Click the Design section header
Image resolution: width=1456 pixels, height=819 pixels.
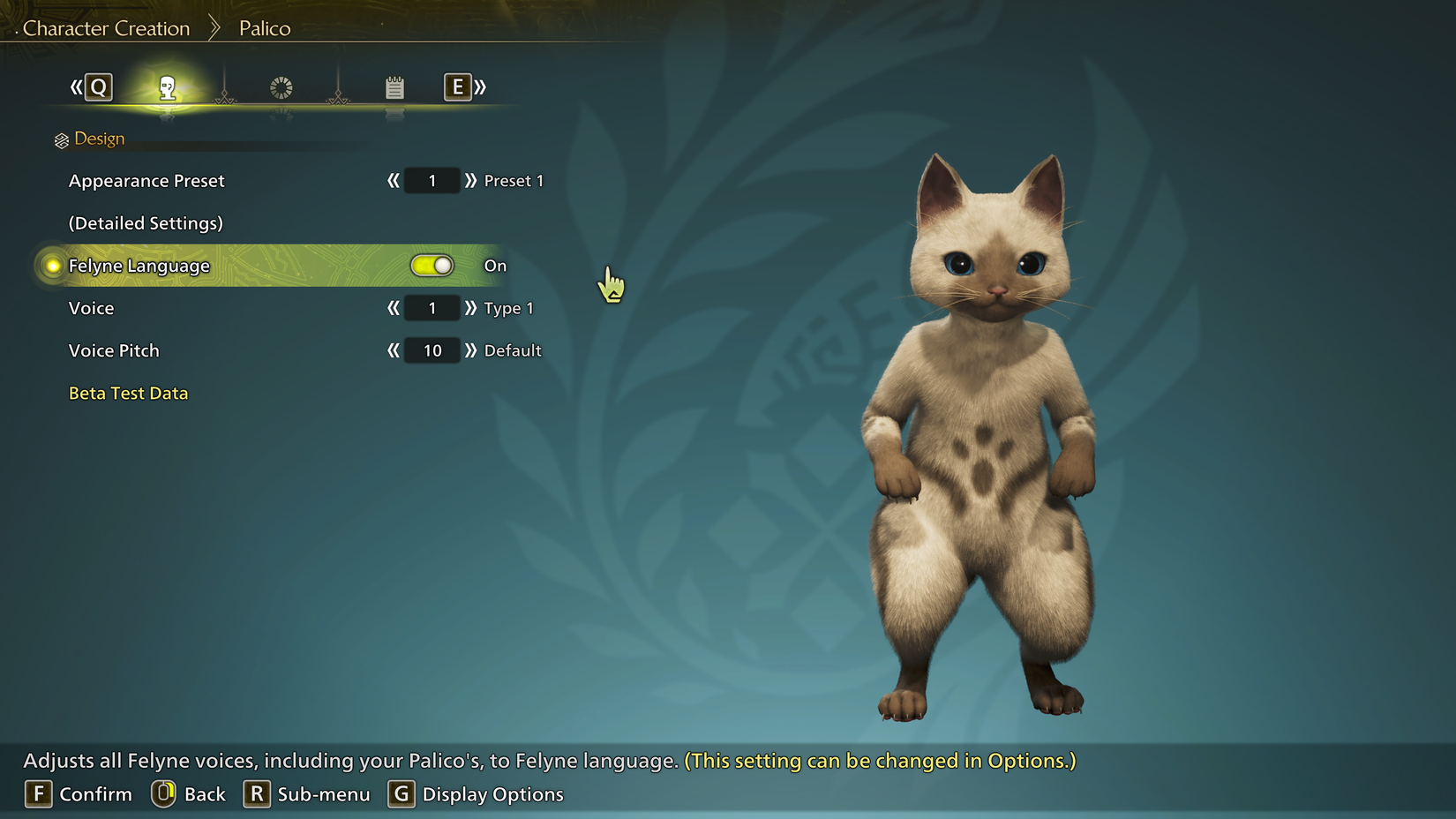pyautogui.click(x=99, y=138)
